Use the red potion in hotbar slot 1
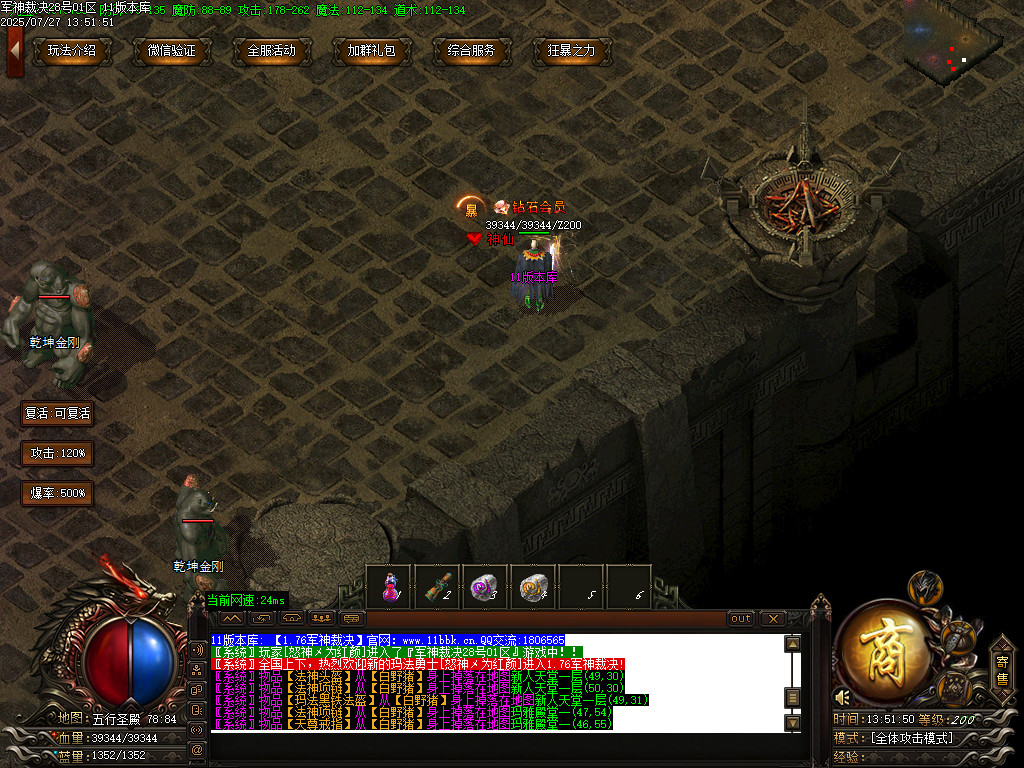The width and height of the screenshot is (1024, 768). (390, 587)
